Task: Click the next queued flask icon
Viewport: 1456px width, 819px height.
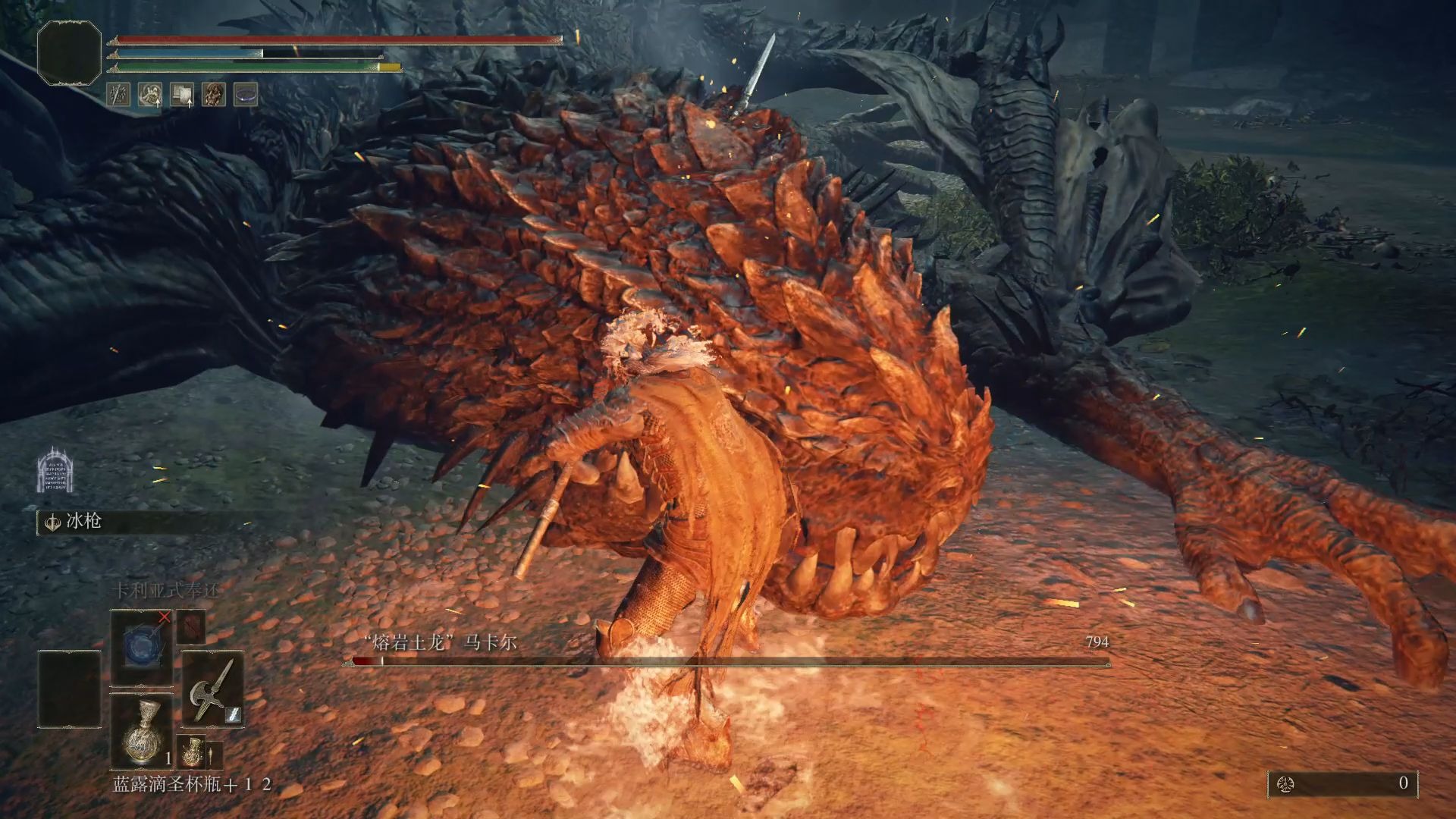Action: [x=193, y=752]
